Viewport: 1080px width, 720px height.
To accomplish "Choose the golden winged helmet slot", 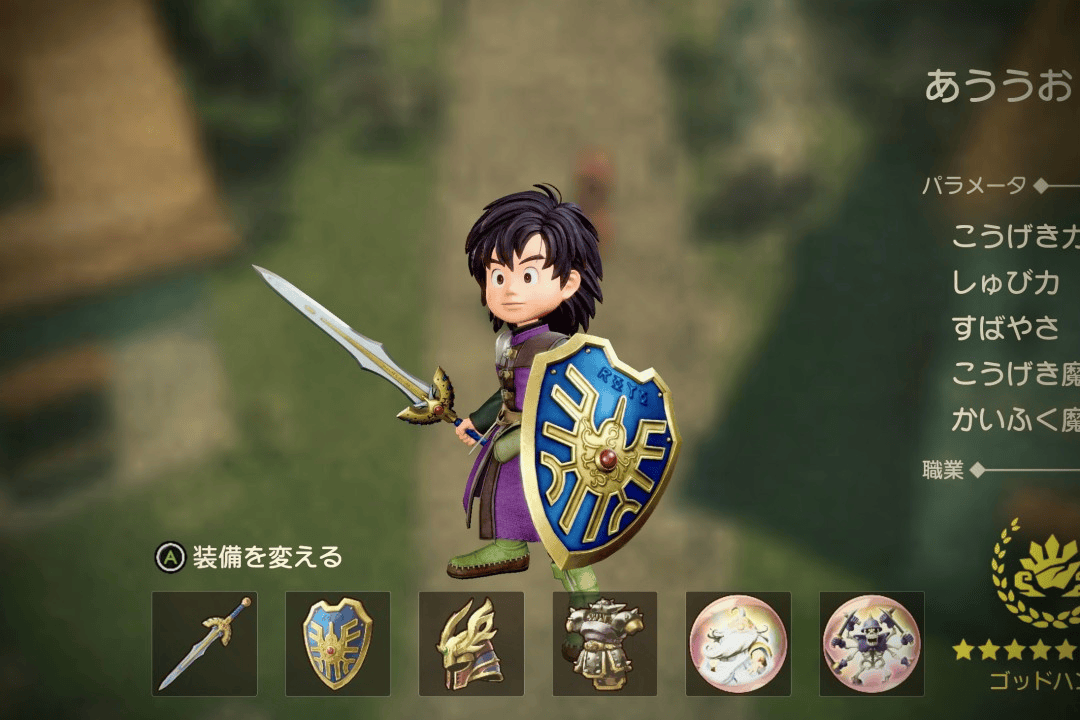I will coord(471,643).
